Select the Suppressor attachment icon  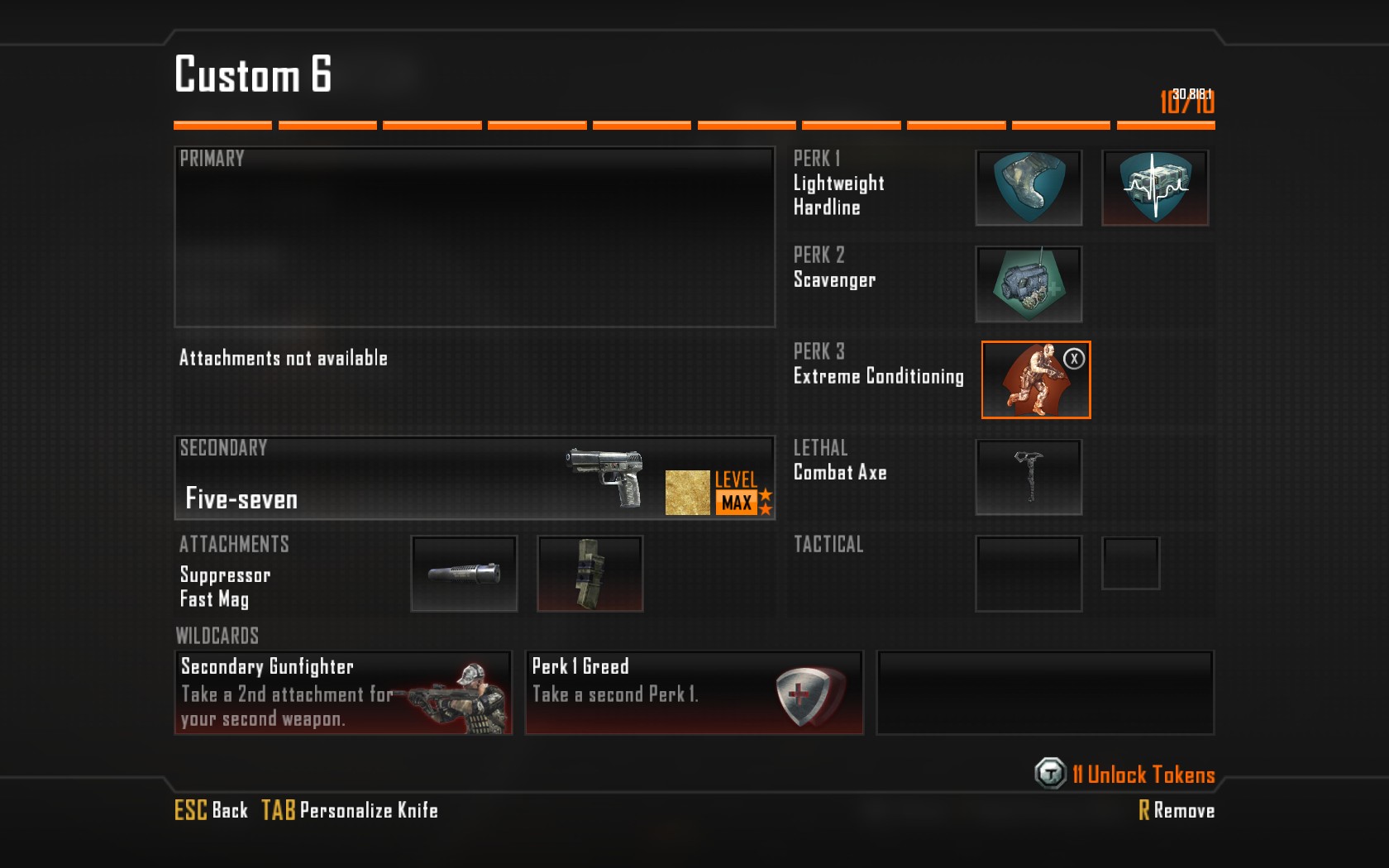pyautogui.click(x=464, y=574)
